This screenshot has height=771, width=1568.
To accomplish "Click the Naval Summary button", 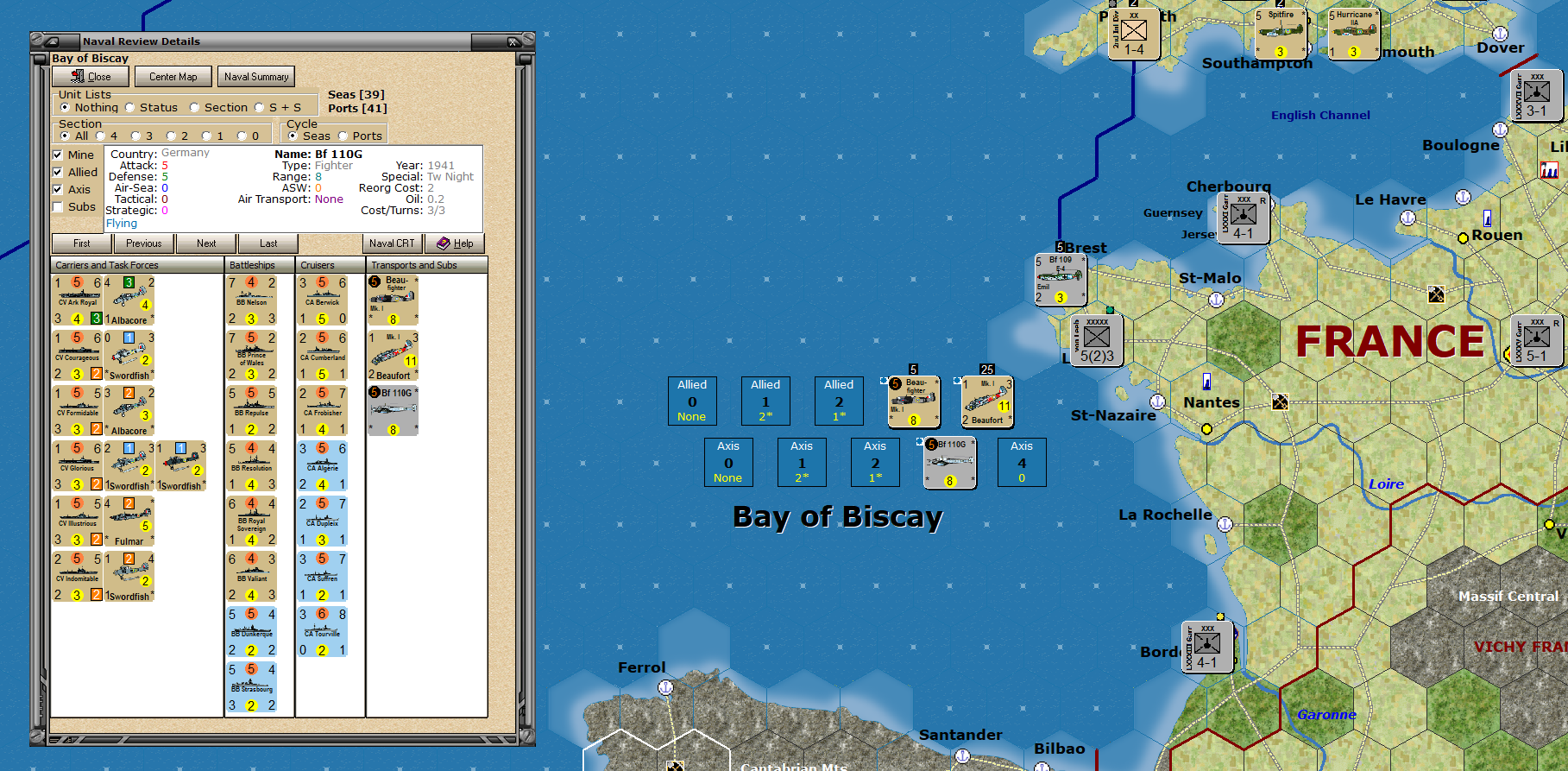I will [x=255, y=76].
